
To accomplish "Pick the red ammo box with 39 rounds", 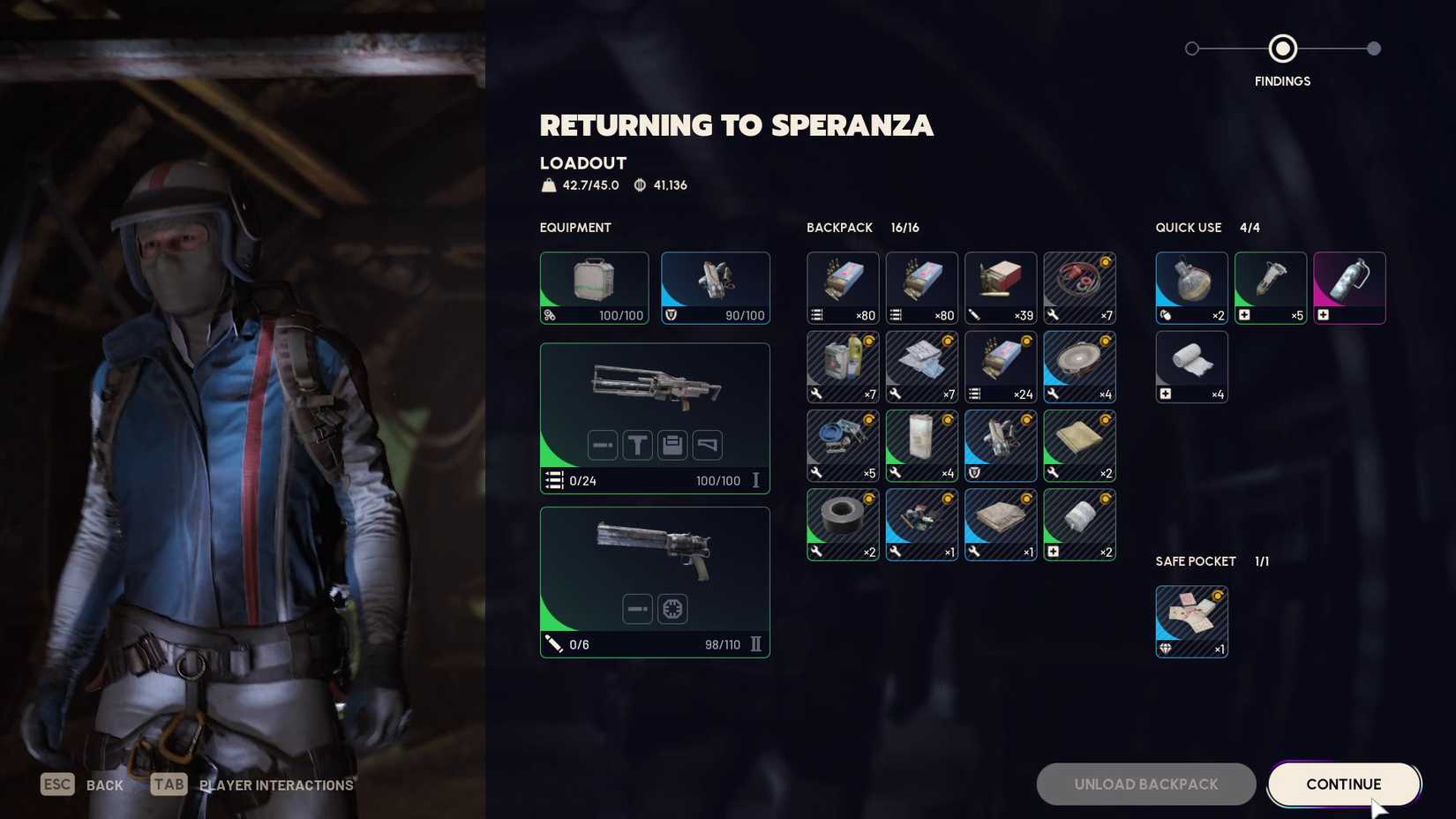I will [1000, 288].
